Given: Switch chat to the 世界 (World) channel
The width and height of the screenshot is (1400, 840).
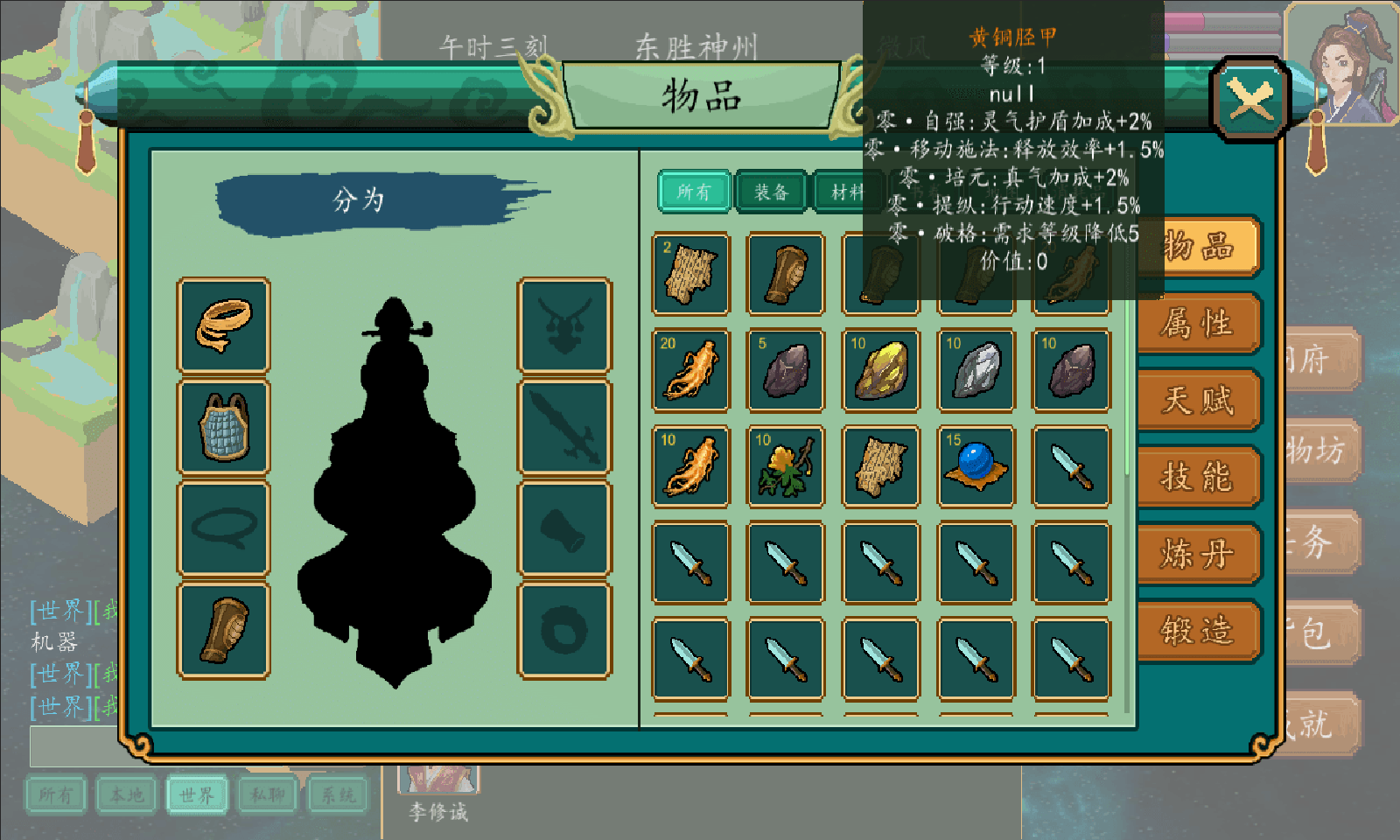Looking at the screenshot, I should pyautogui.click(x=197, y=795).
